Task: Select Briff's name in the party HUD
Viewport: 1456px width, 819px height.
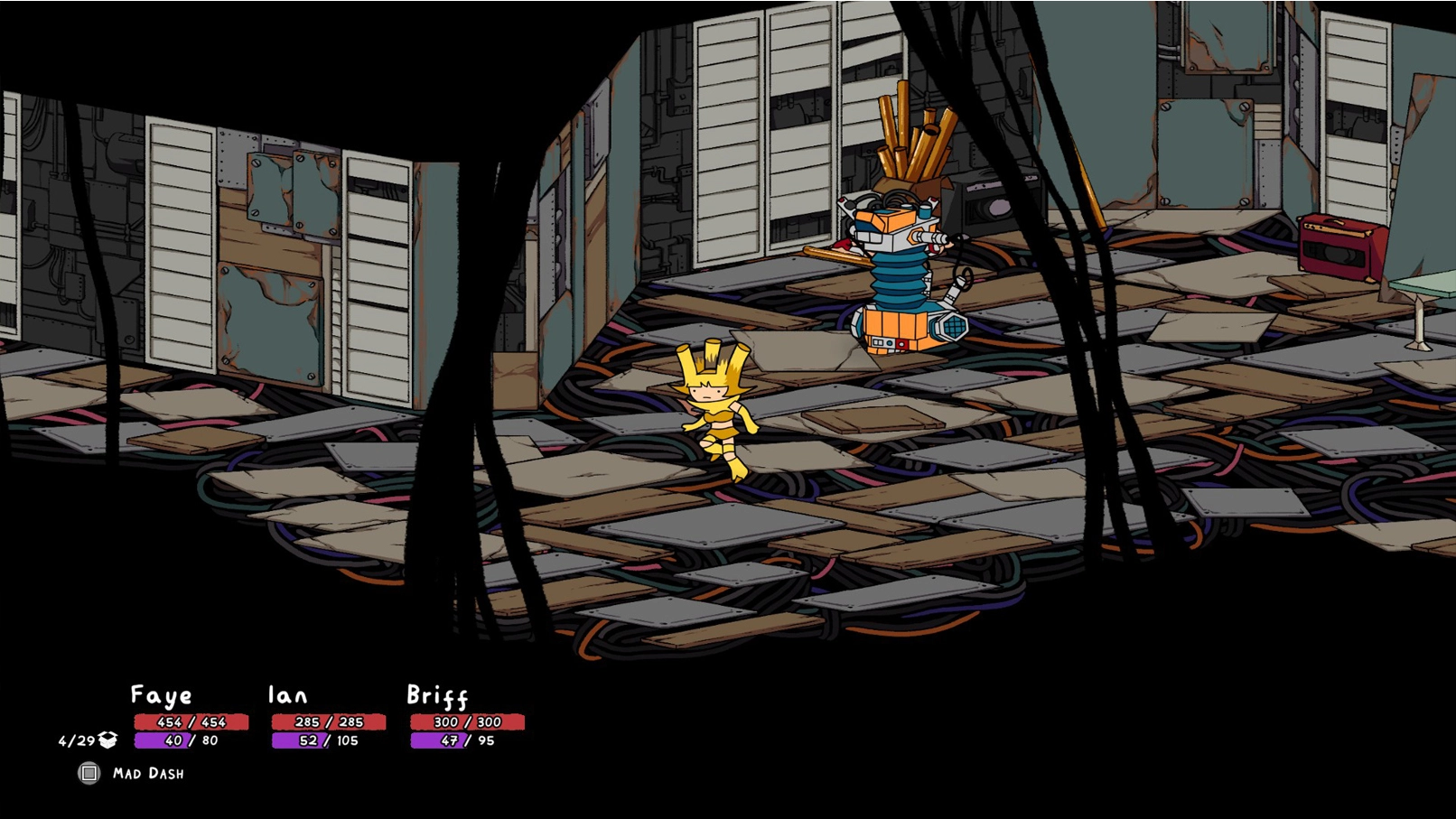Action: [437, 695]
